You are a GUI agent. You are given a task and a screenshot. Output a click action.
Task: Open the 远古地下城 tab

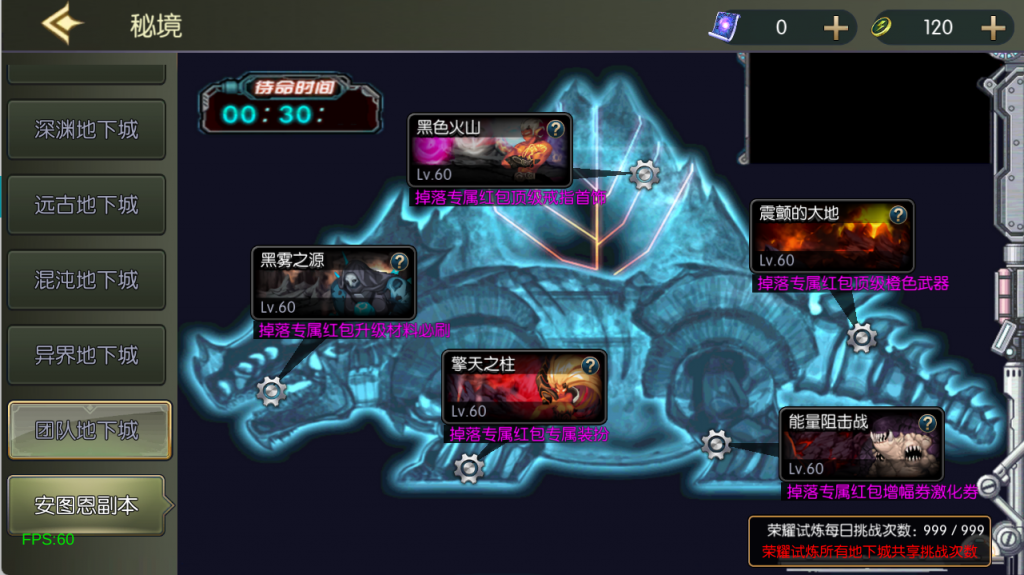[86, 205]
